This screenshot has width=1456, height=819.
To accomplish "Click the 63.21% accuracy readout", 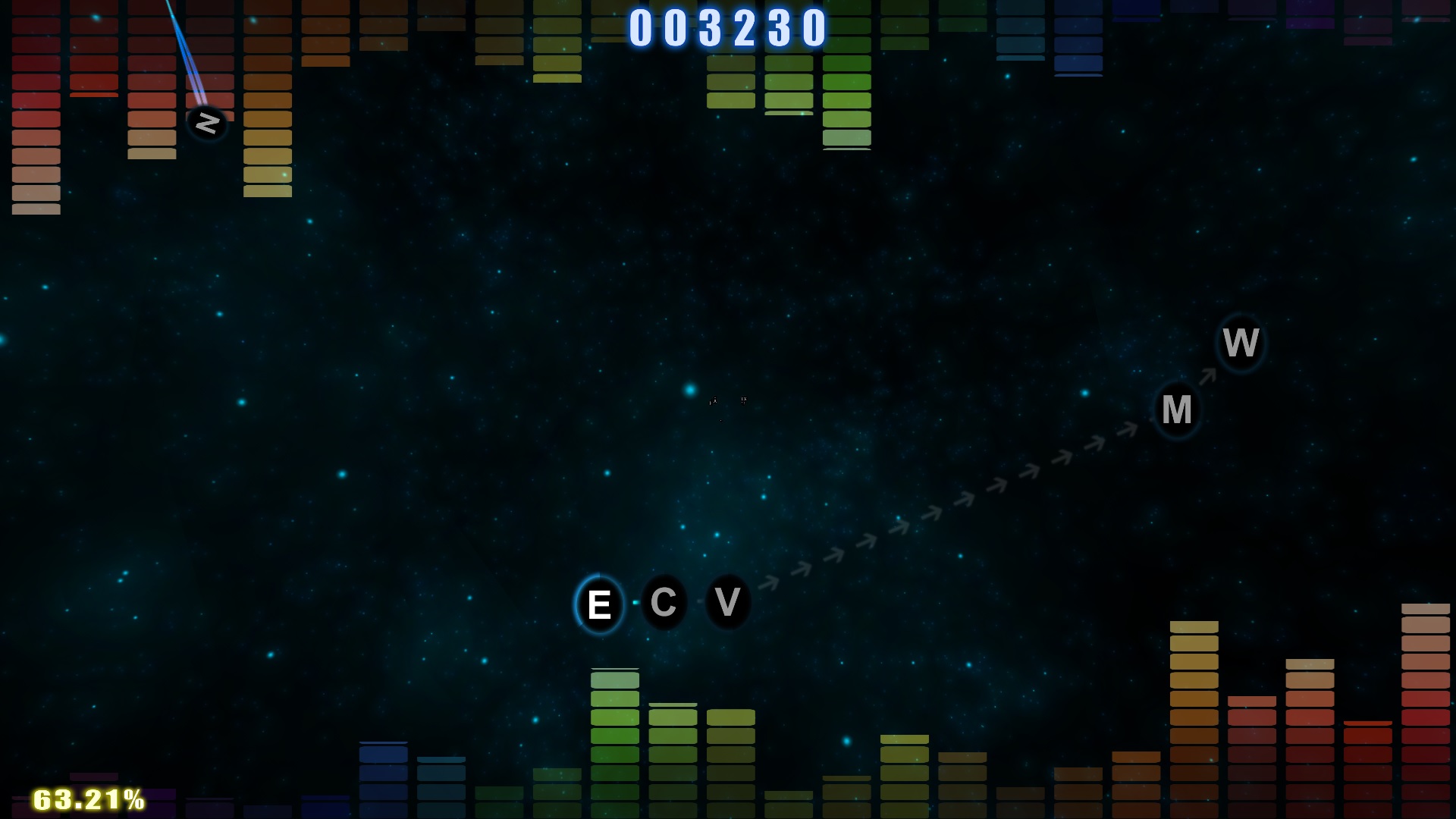I will click(x=87, y=798).
